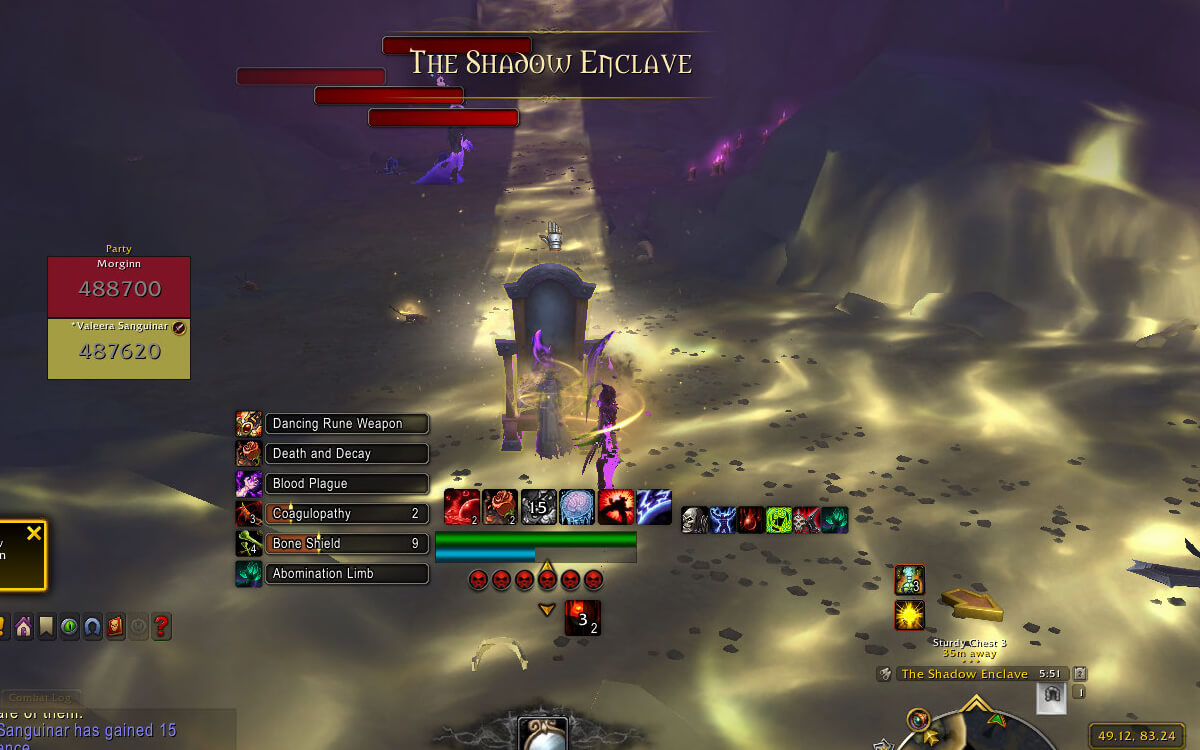The image size is (1200, 750).
Task: Select the Death and Decay tracker bar
Action: 346,454
